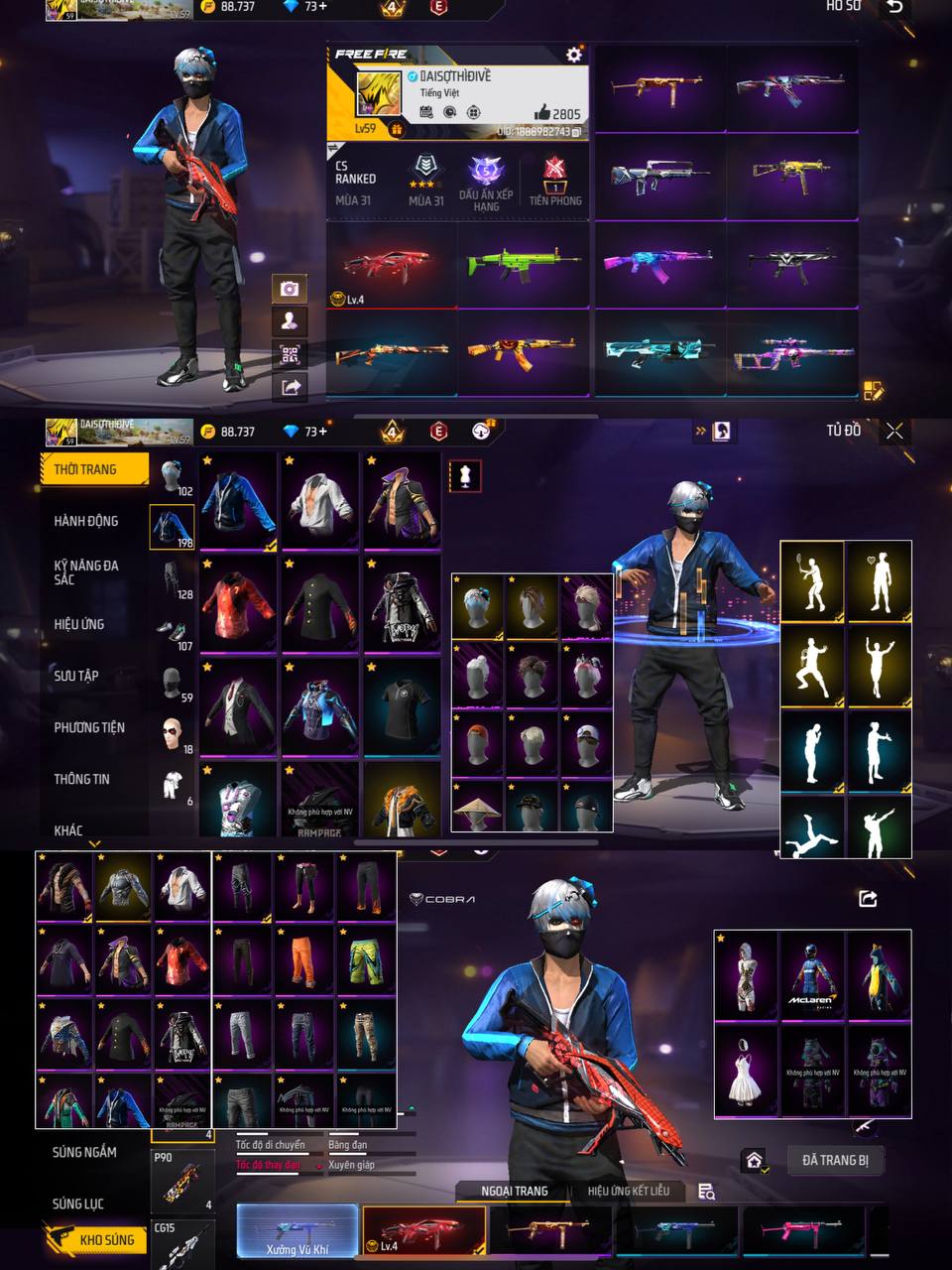
Task: Switch to the Ngoại Trang tab
Action: (x=514, y=1191)
